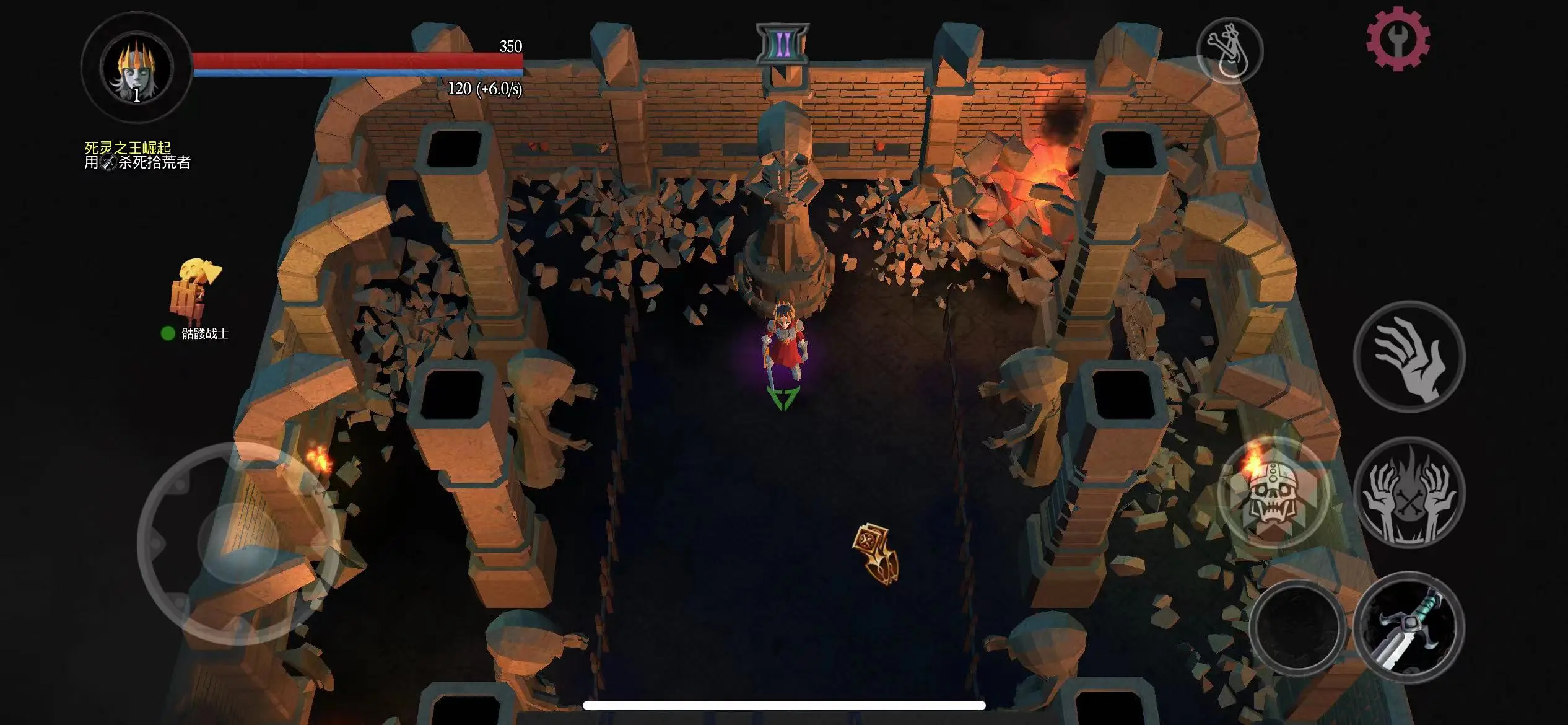The height and width of the screenshot is (725, 1568).
Task: Tap the empty dark round ability slot
Action: tap(1297, 627)
